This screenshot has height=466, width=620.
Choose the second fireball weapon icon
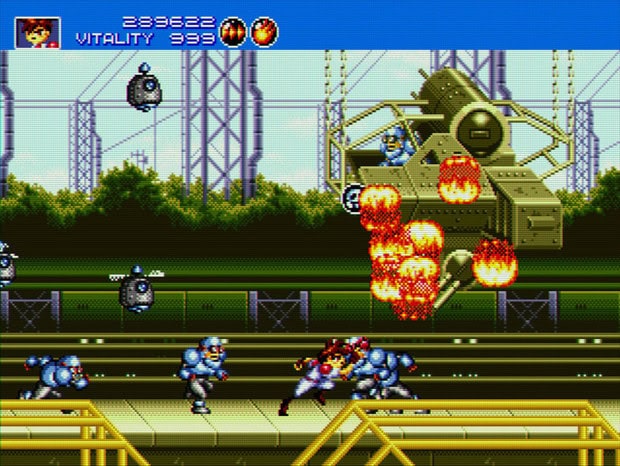point(264,32)
